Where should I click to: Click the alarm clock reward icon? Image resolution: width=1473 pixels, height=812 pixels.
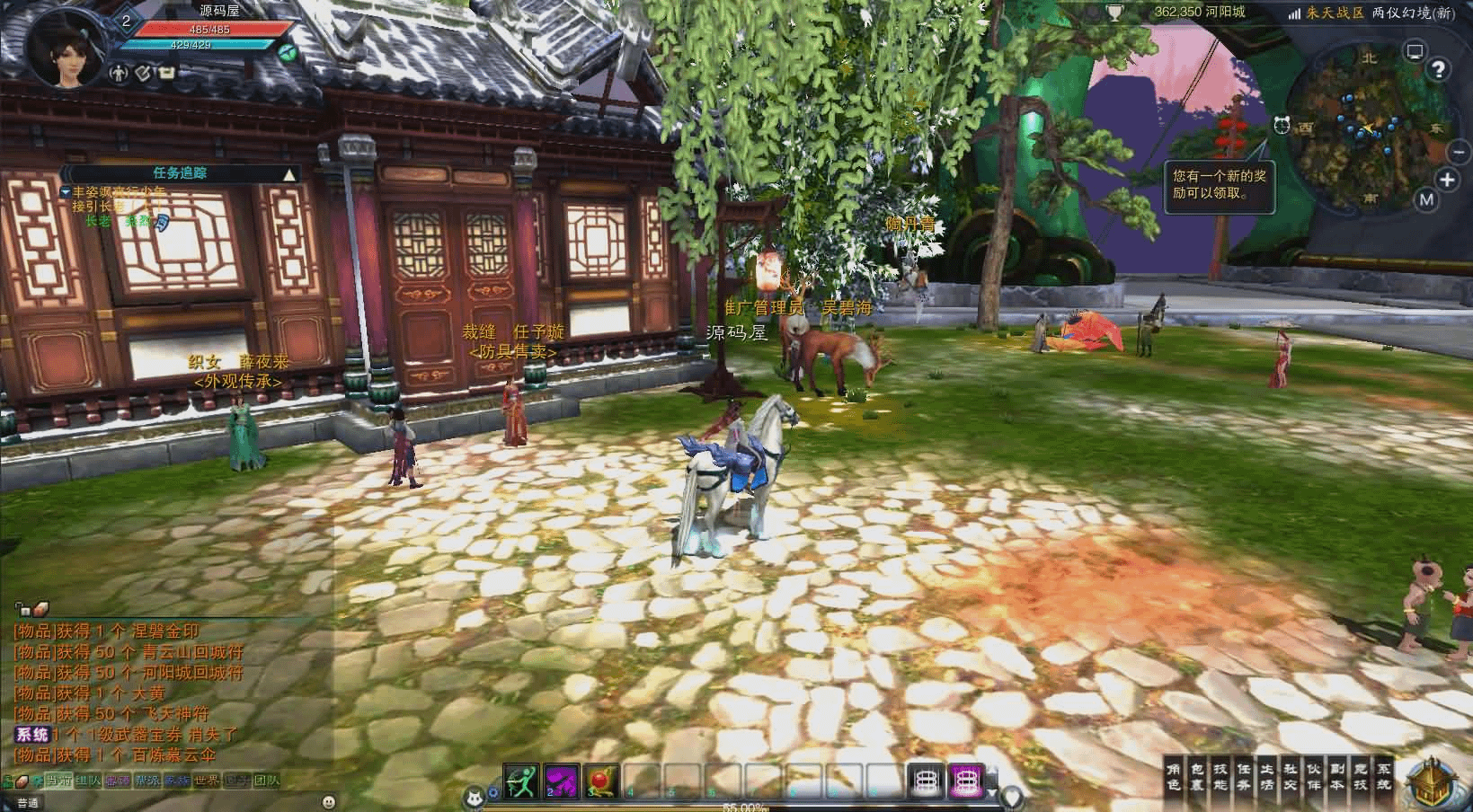pos(1282,125)
